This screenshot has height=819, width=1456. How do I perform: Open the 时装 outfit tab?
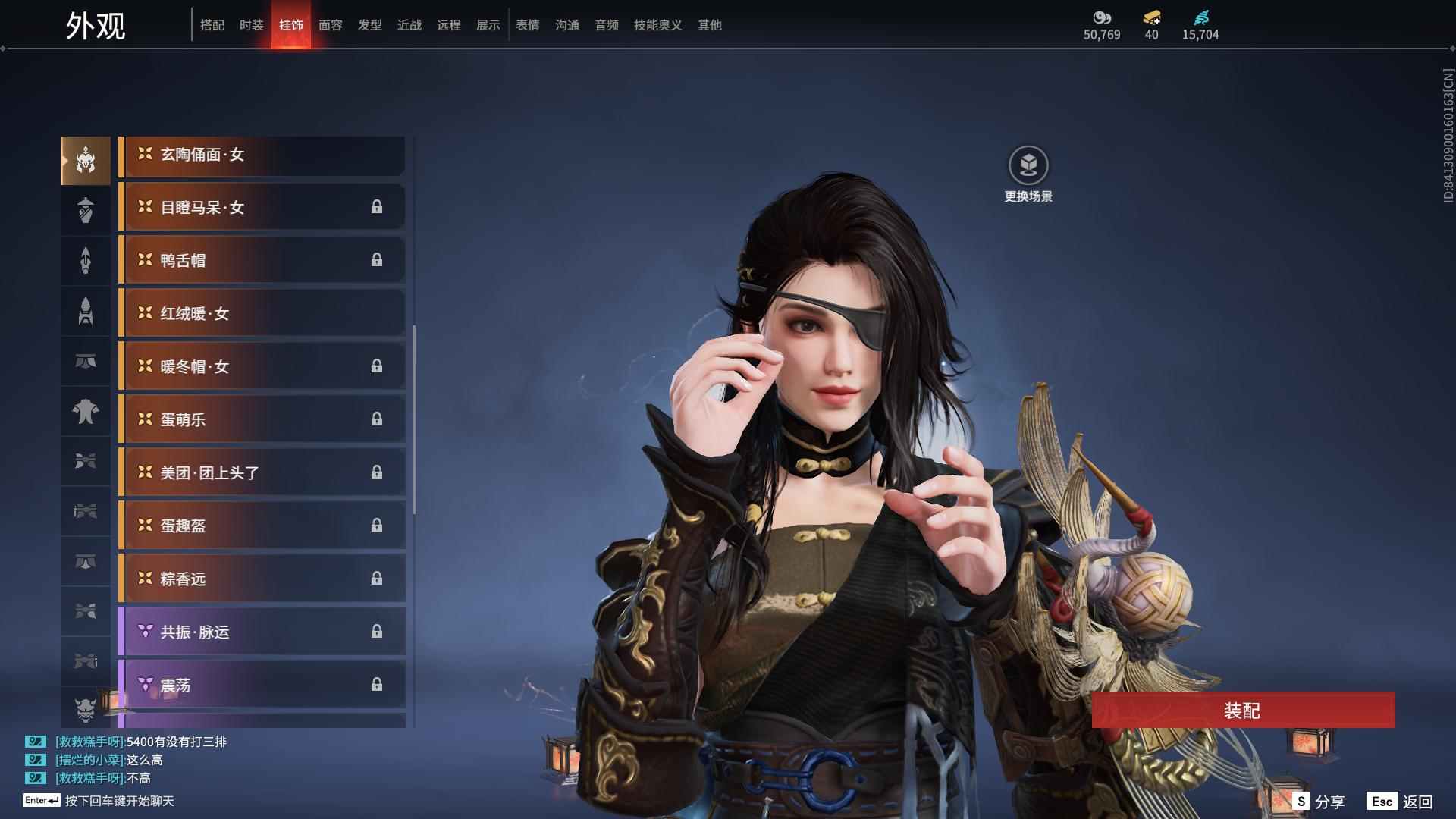(x=252, y=25)
